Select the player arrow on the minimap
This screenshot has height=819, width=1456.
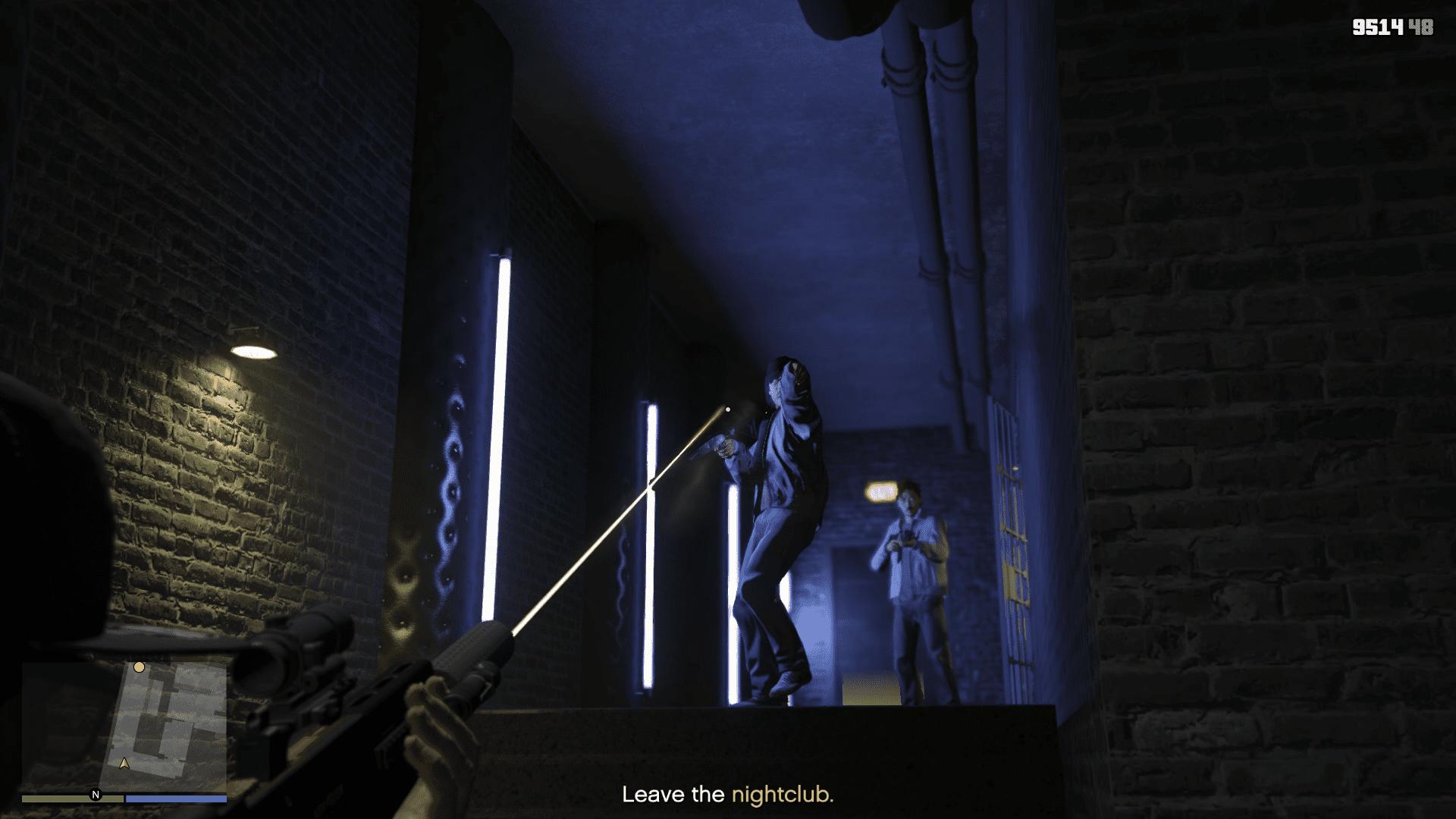(124, 765)
